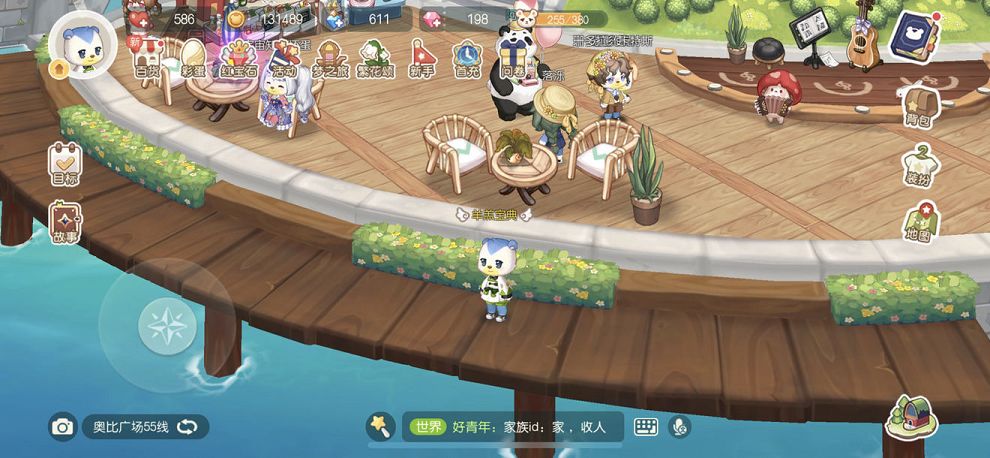Take a photo with the camera button
990x458 pixels.
63,427
